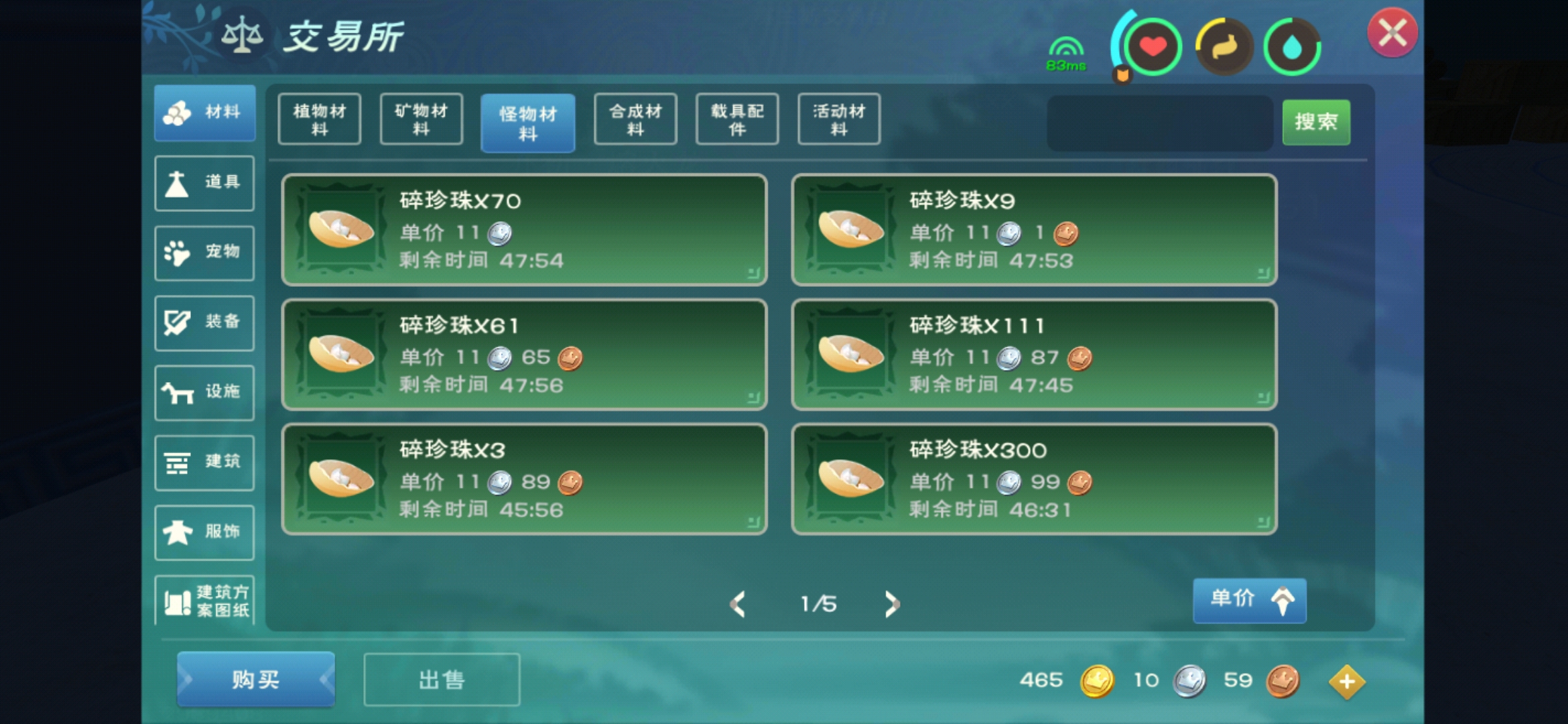Click the search text field
The width and height of the screenshot is (1568, 724).
(1160, 123)
